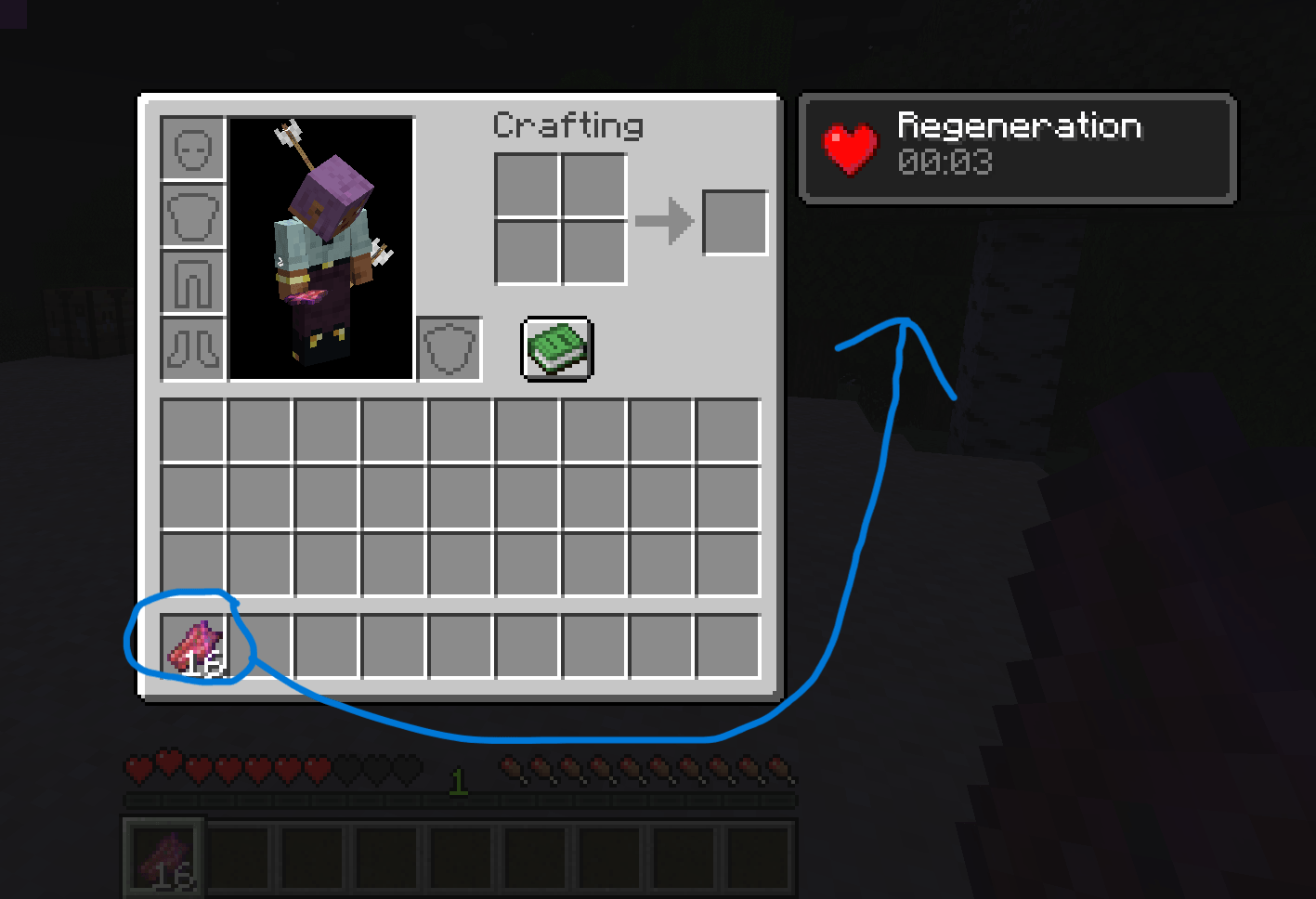Viewport: 1316px width, 899px height.
Task: Click the empty helmet armor slot
Action: [x=192, y=149]
